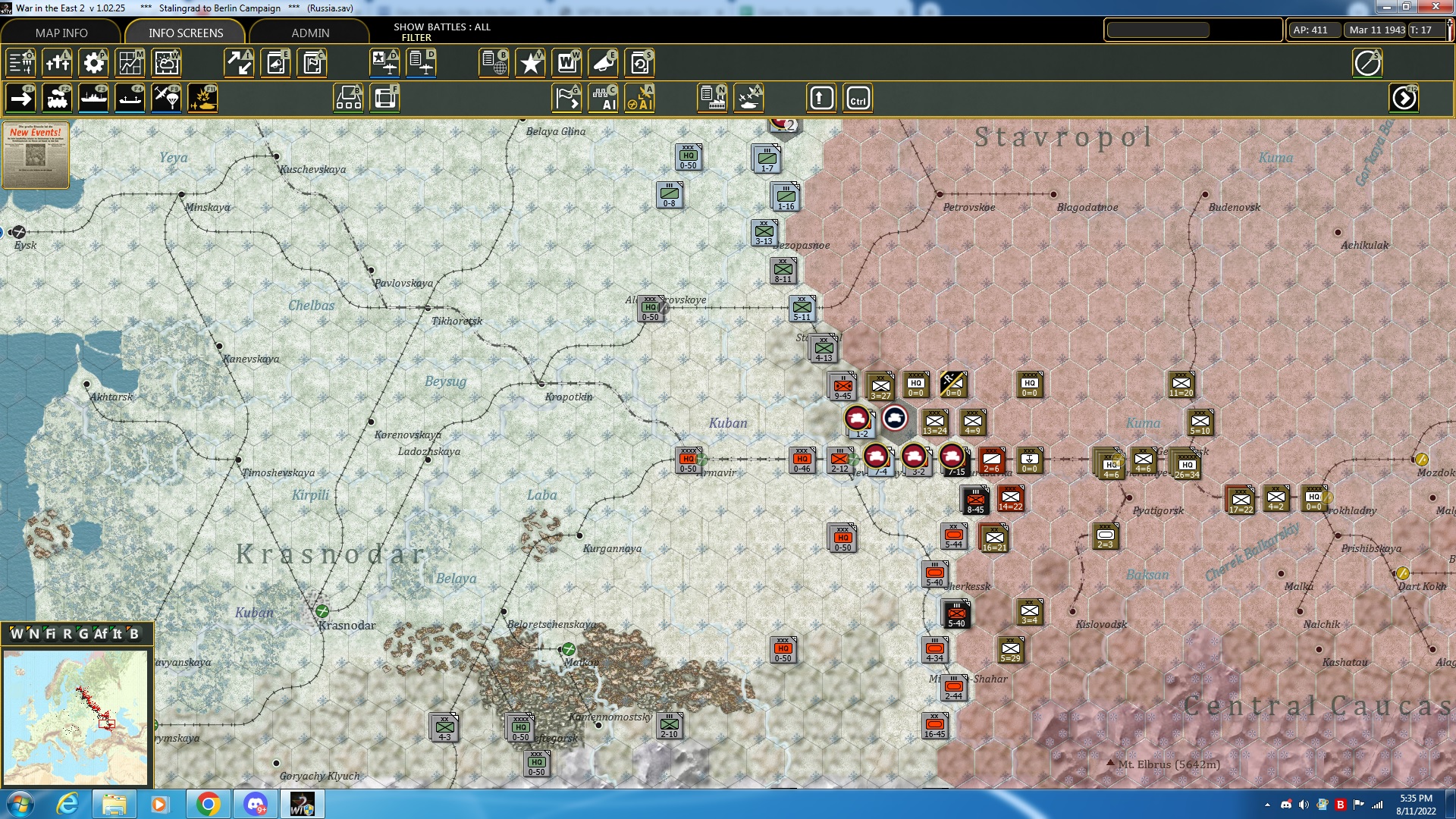Open the losses screen via crosses icon
1456x819 pixels.
pos(57,63)
